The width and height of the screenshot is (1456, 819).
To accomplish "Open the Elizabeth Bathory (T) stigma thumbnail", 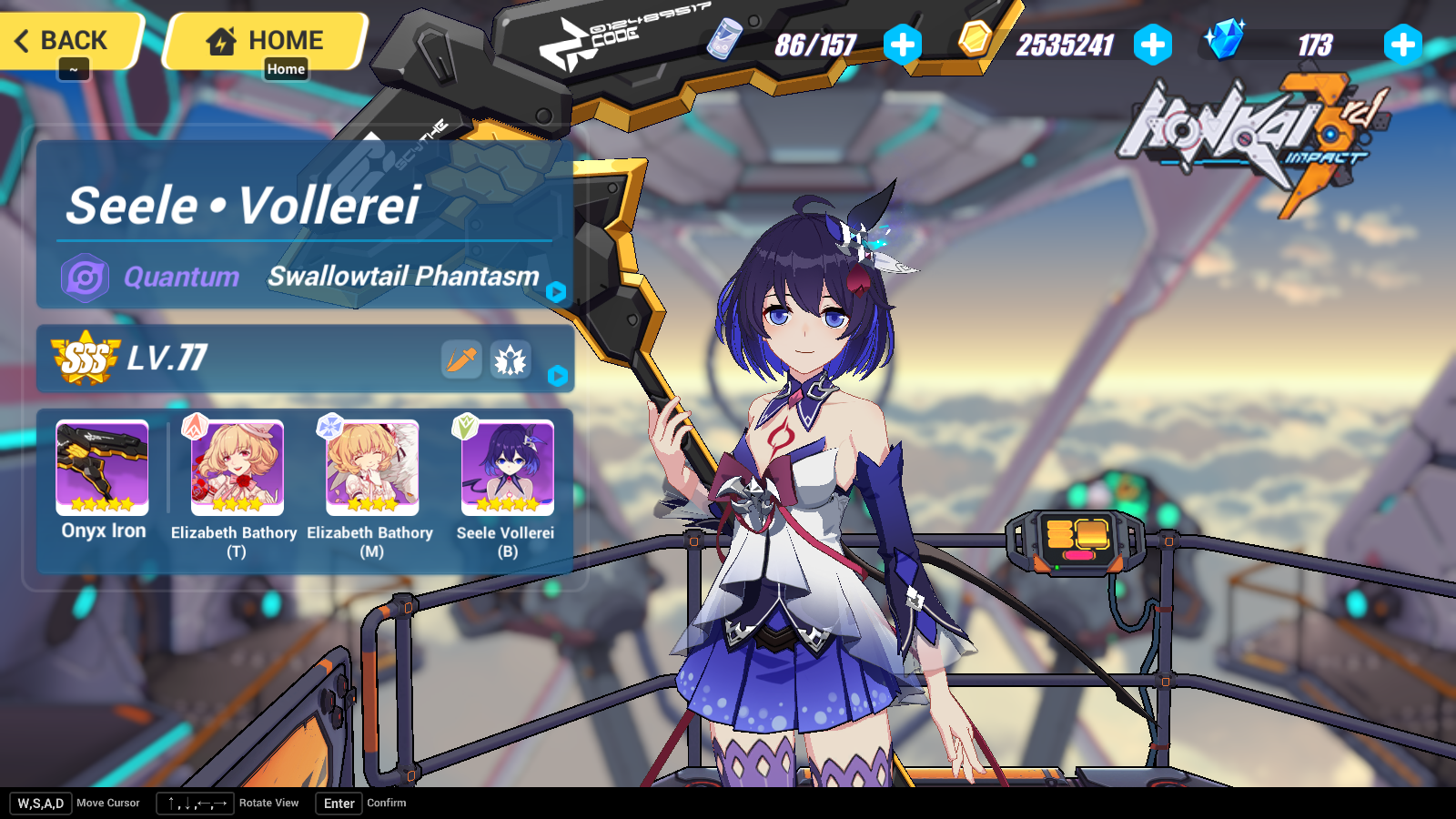I will tap(238, 467).
